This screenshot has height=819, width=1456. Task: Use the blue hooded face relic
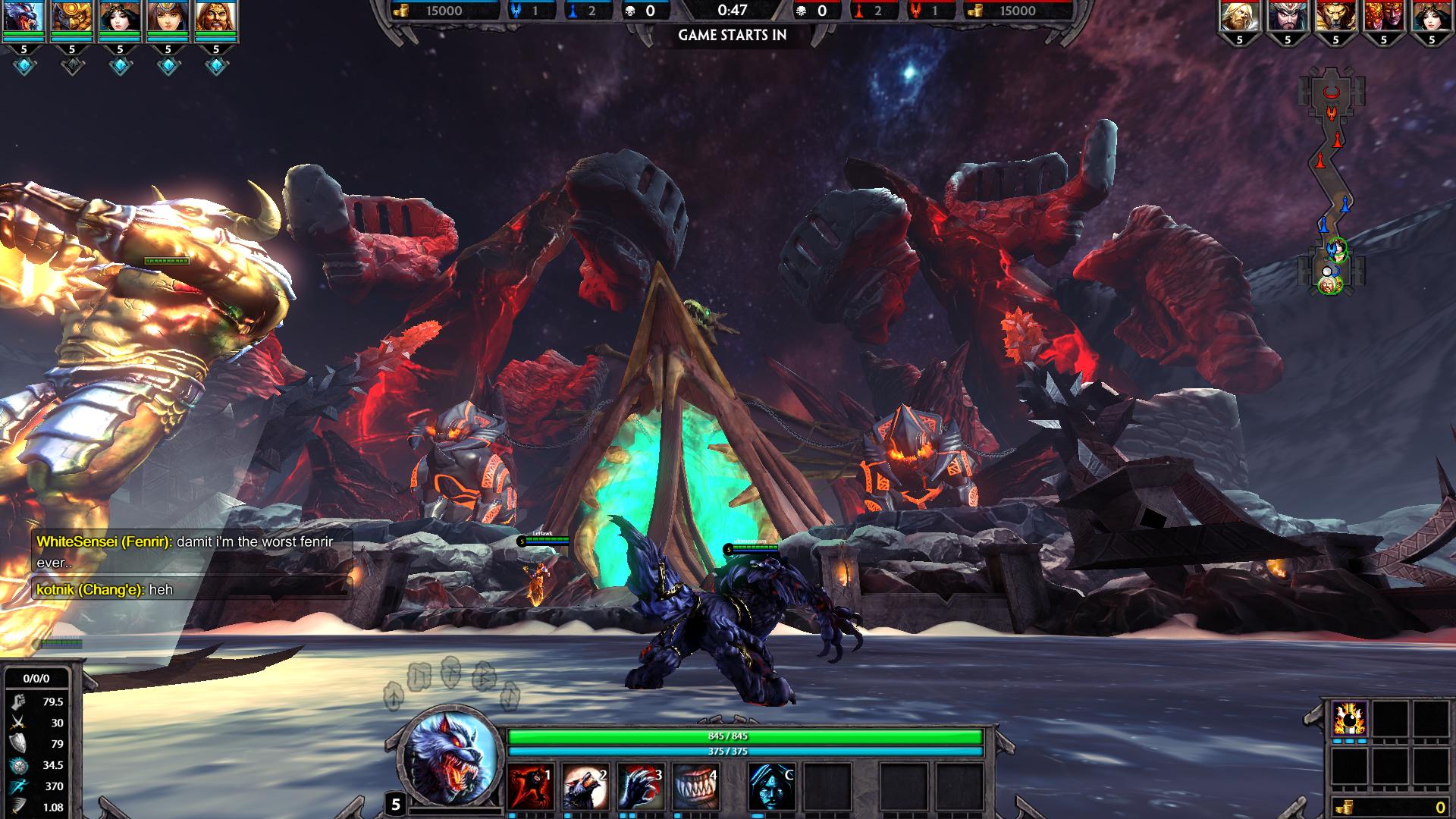pos(772,786)
